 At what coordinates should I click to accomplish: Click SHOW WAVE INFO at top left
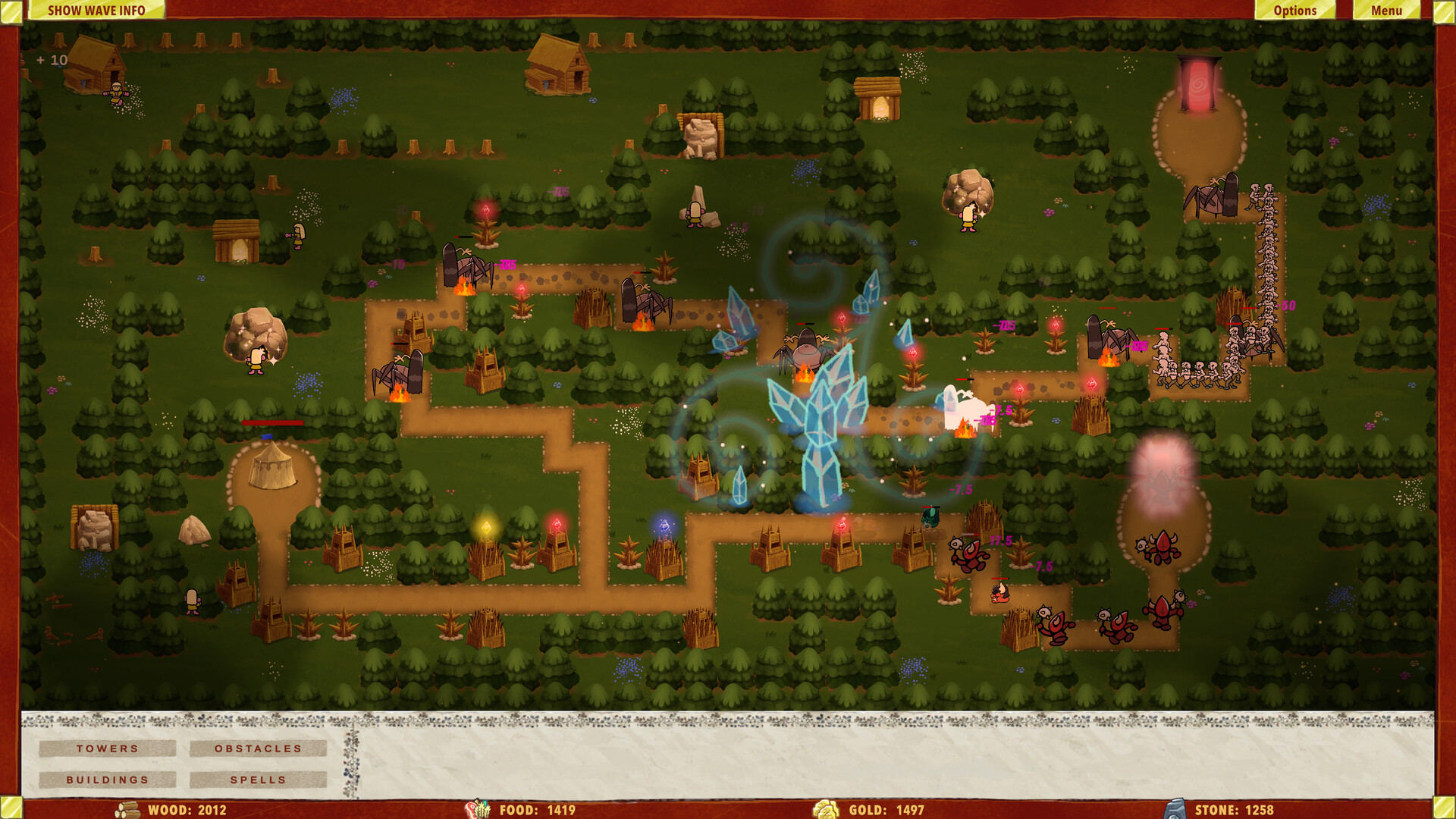97,11
